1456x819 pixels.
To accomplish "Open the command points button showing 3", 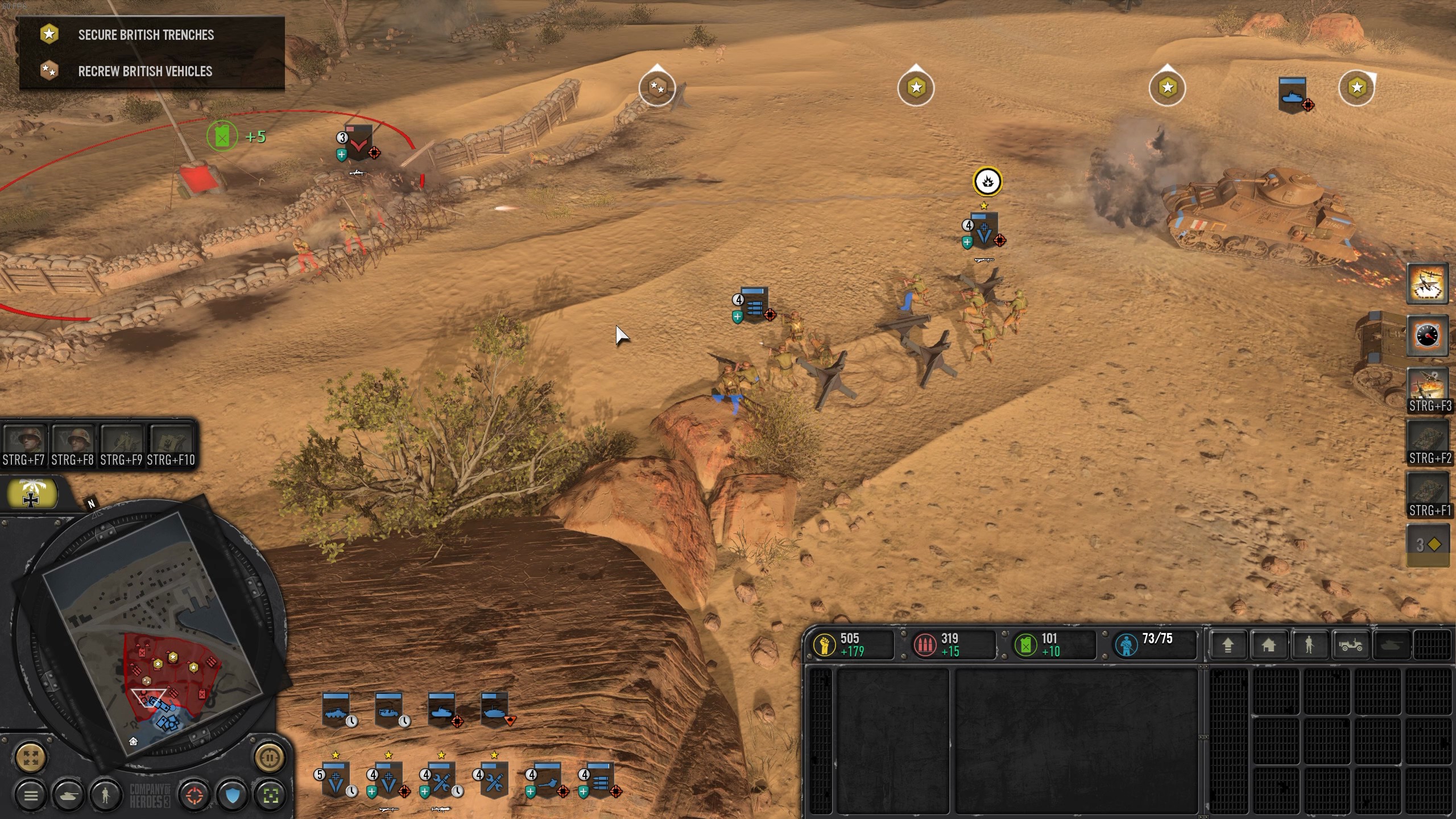I will pos(1428,545).
